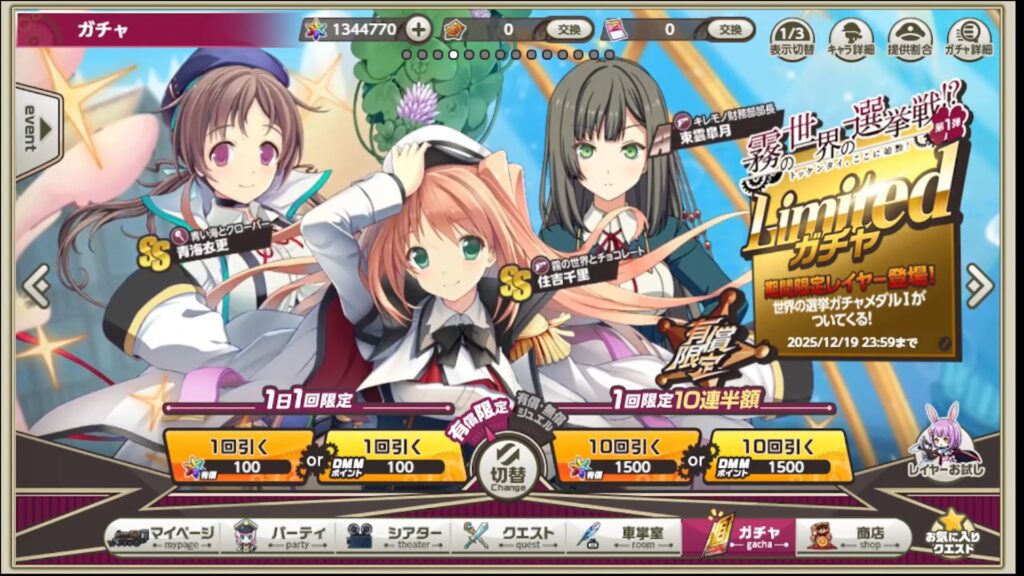
Task: Go to next gacha banner arrow
Action: click(x=980, y=287)
